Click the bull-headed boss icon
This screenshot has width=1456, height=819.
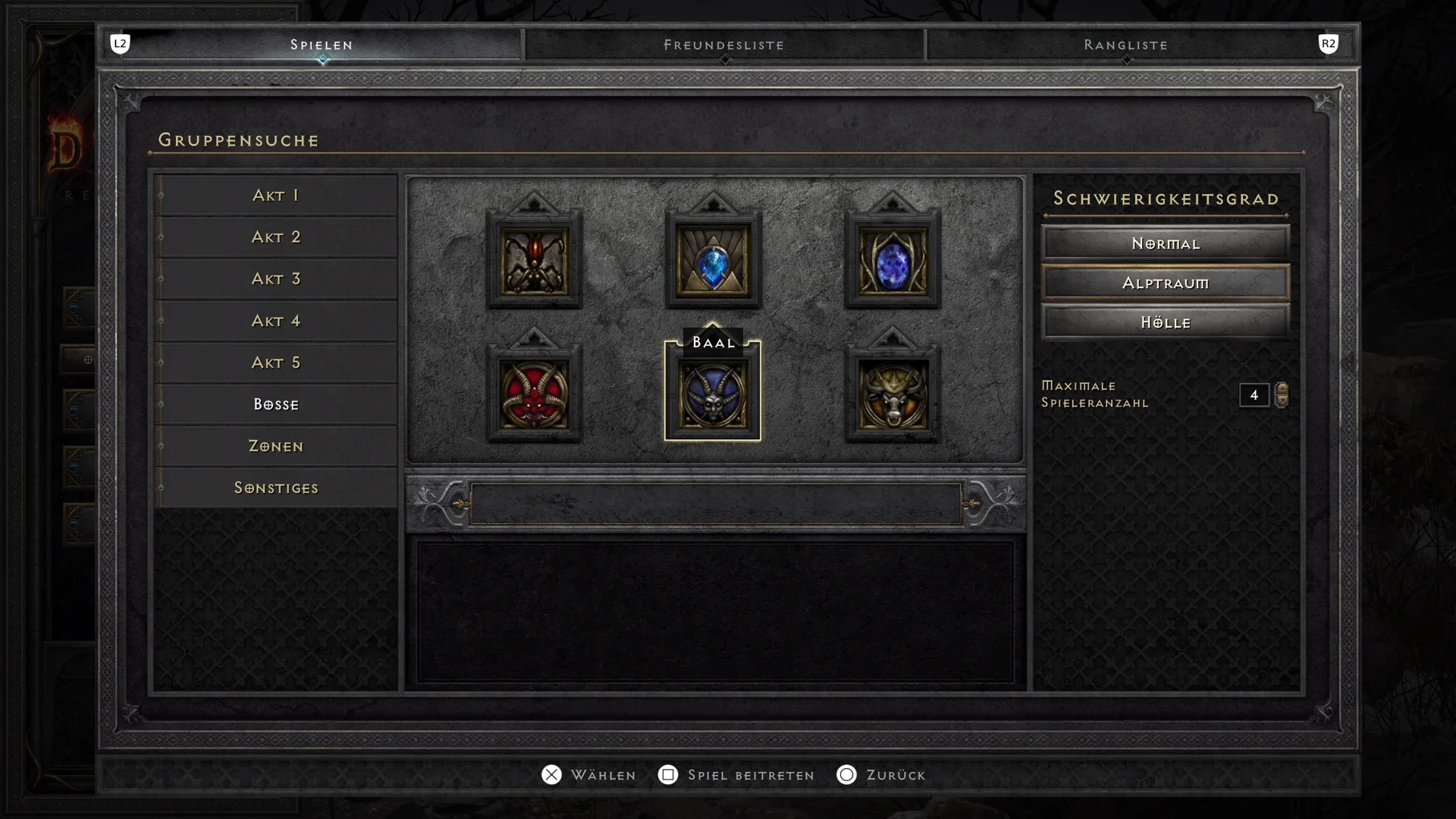point(892,394)
